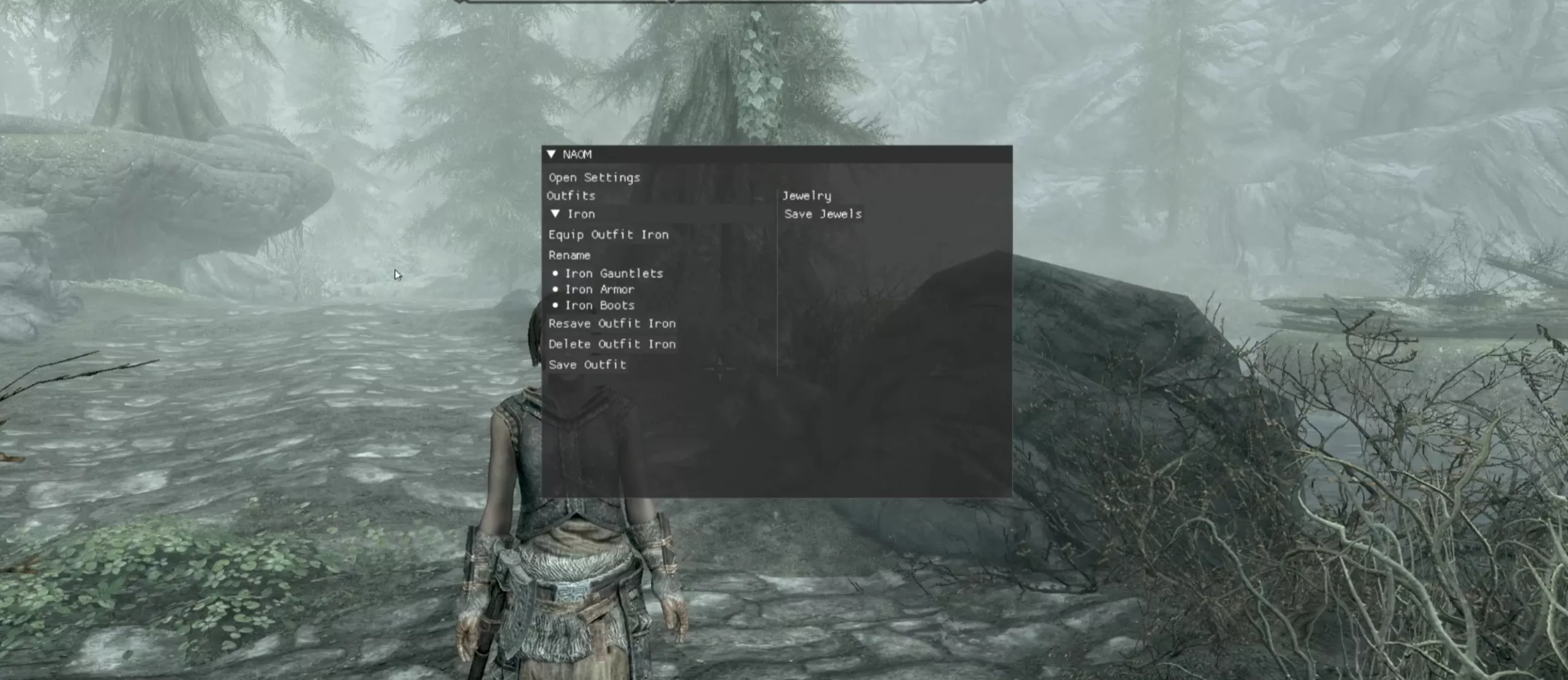Screen dimensions: 1568x680
Task: Click the Iron label in the tree
Action: [x=581, y=214]
